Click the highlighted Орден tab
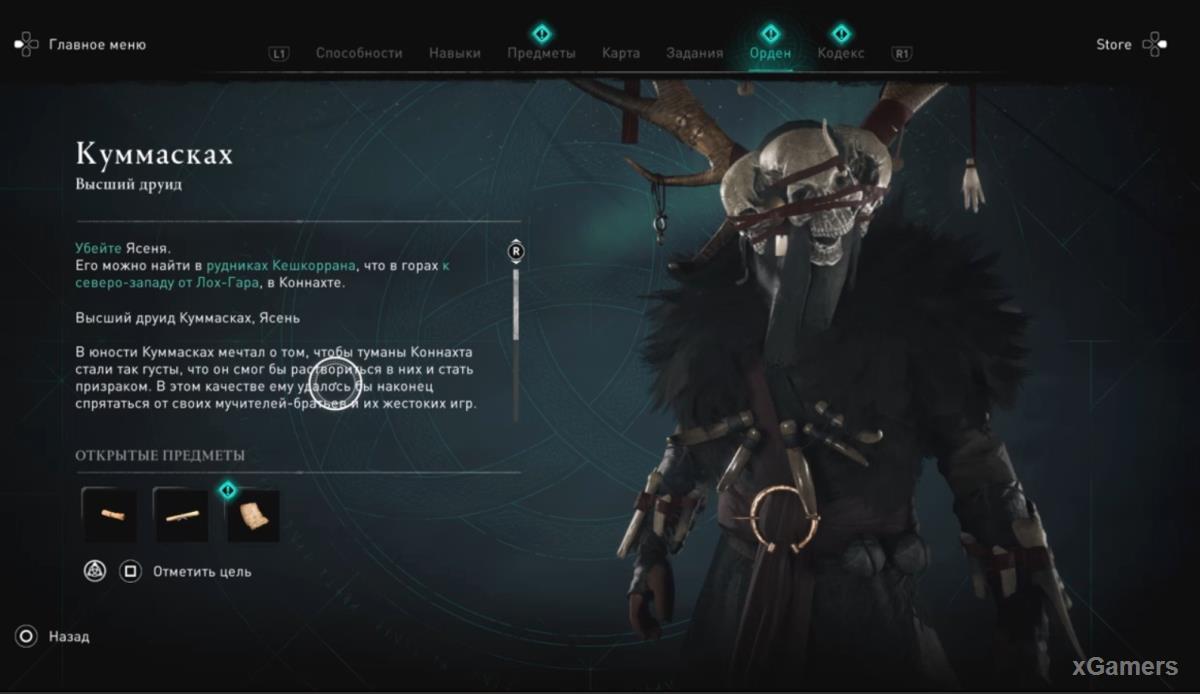The height and width of the screenshot is (694, 1200). (770, 53)
